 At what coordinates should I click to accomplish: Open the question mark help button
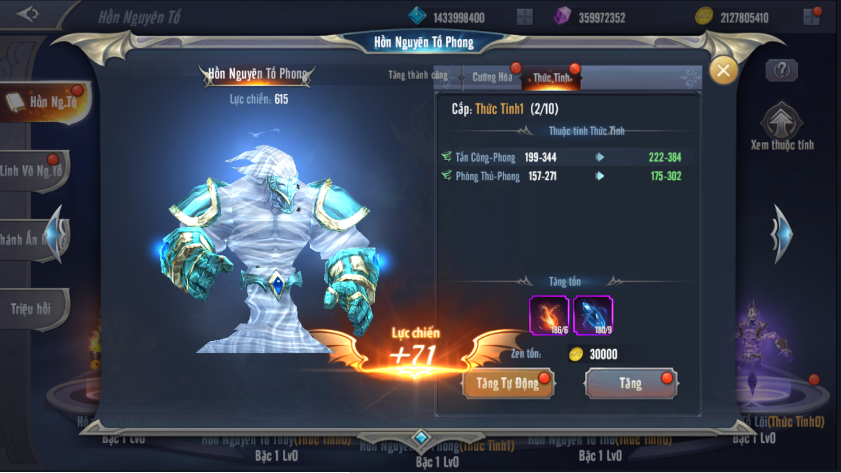tap(781, 70)
